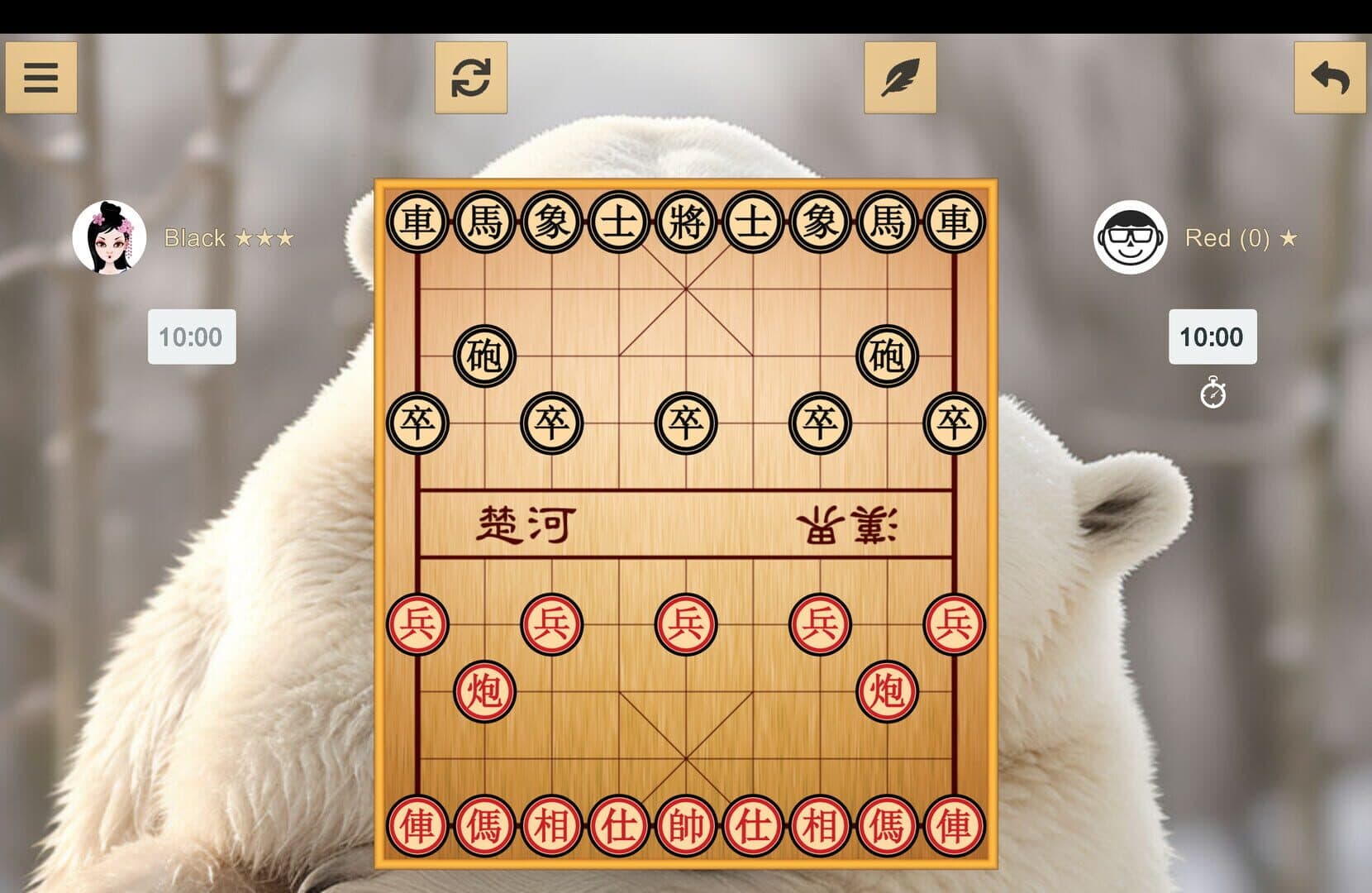This screenshot has height=893, width=1372.
Task: Click the stopwatch icon under Red's timer
Action: point(1212,394)
